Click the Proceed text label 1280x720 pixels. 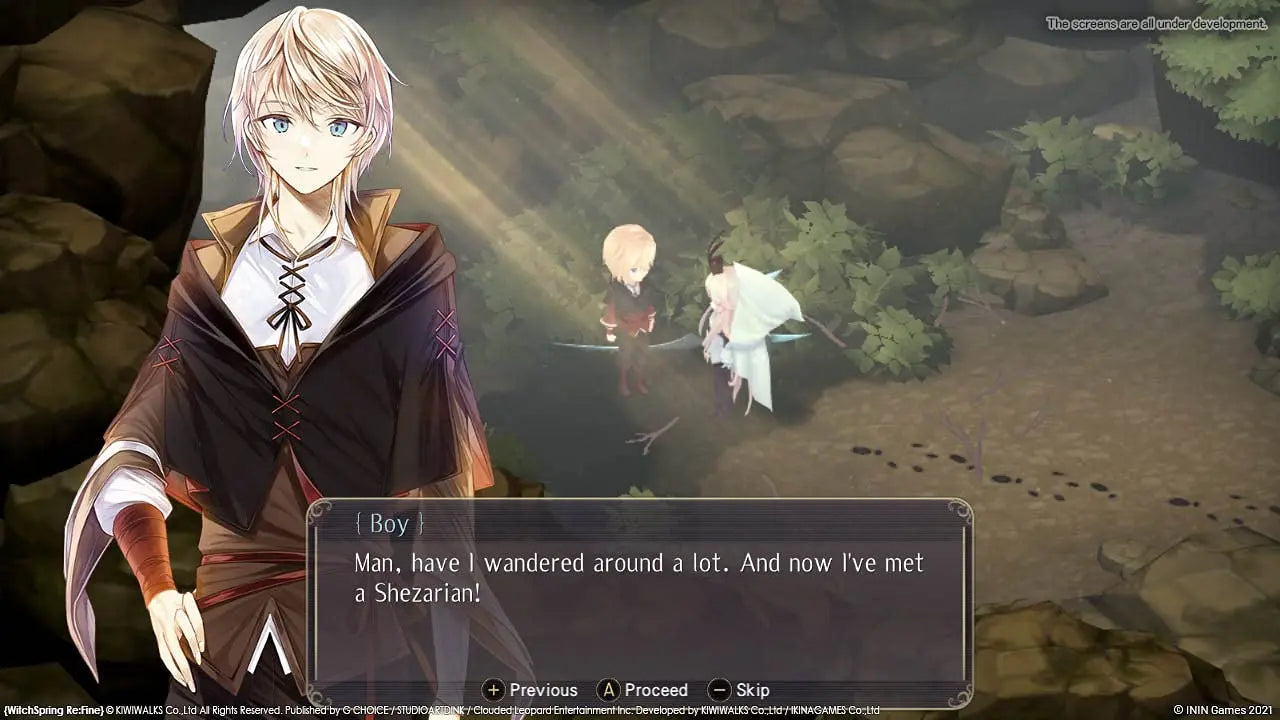tap(659, 690)
